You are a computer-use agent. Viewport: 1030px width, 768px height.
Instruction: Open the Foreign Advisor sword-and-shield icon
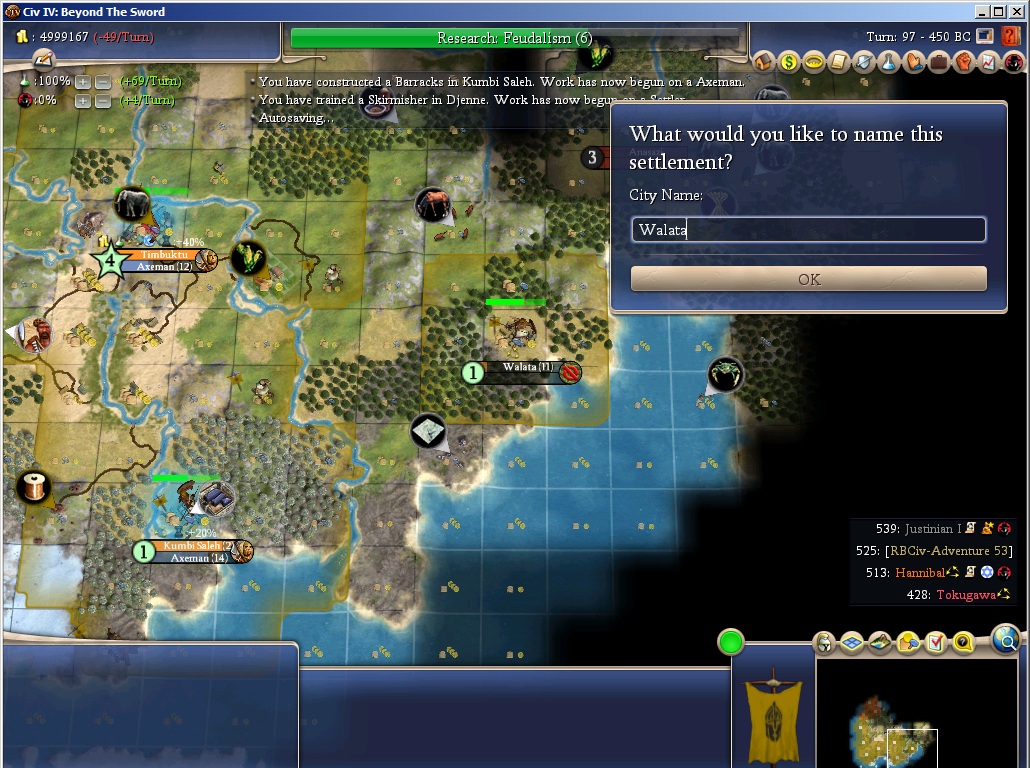click(x=864, y=62)
